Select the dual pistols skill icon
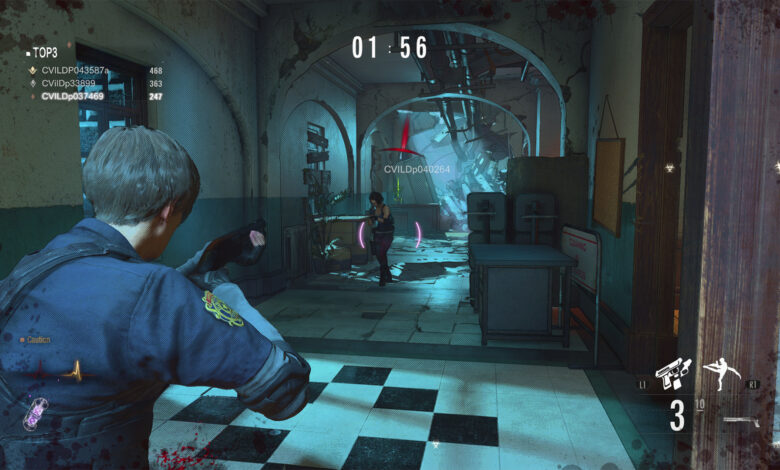The image size is (780, 470). point(673,374)
